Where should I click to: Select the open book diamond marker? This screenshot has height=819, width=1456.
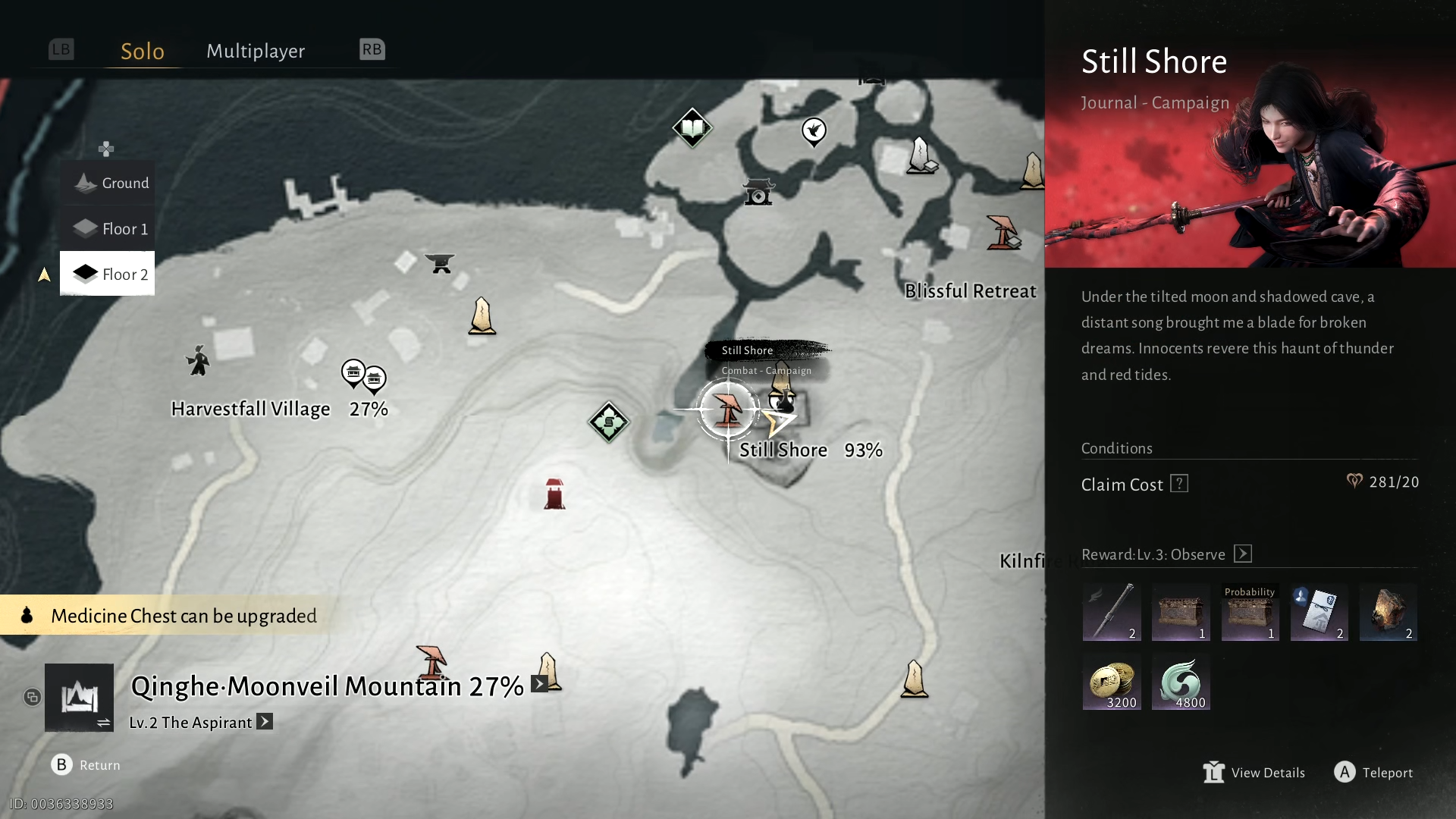click(692, 127)
